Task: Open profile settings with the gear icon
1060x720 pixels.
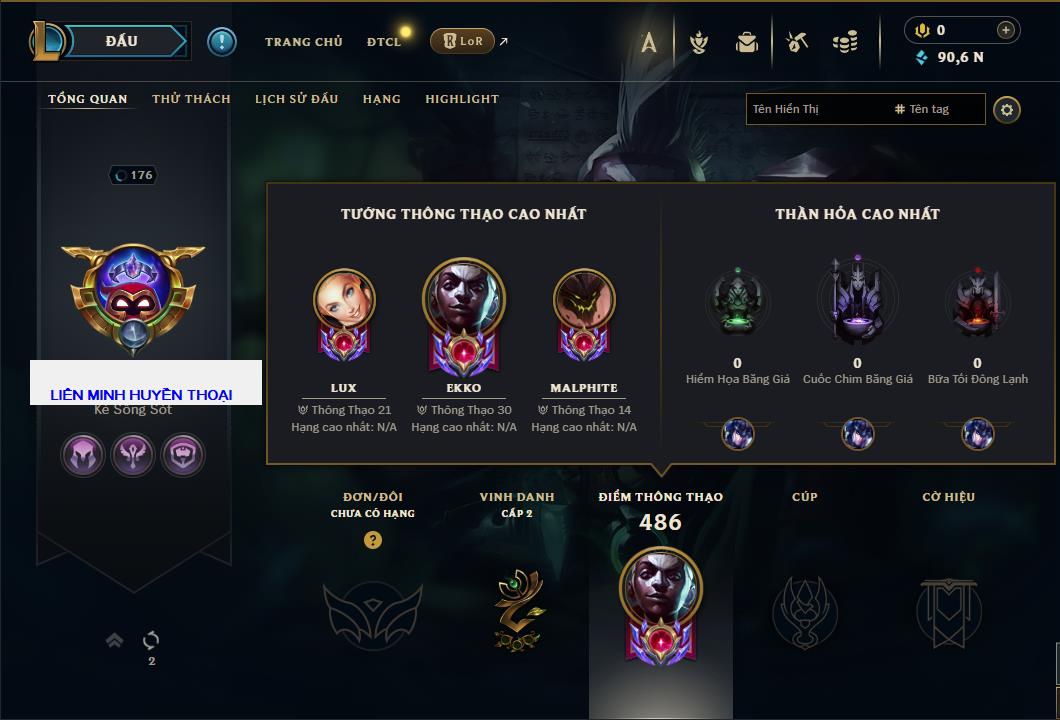Action: tap(1007, 109)
